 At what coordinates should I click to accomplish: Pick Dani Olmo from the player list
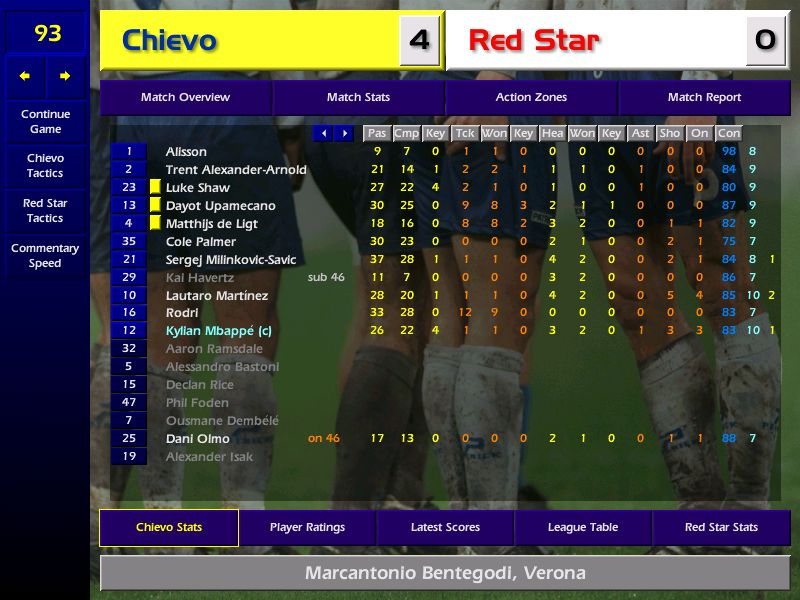[197, 439]
